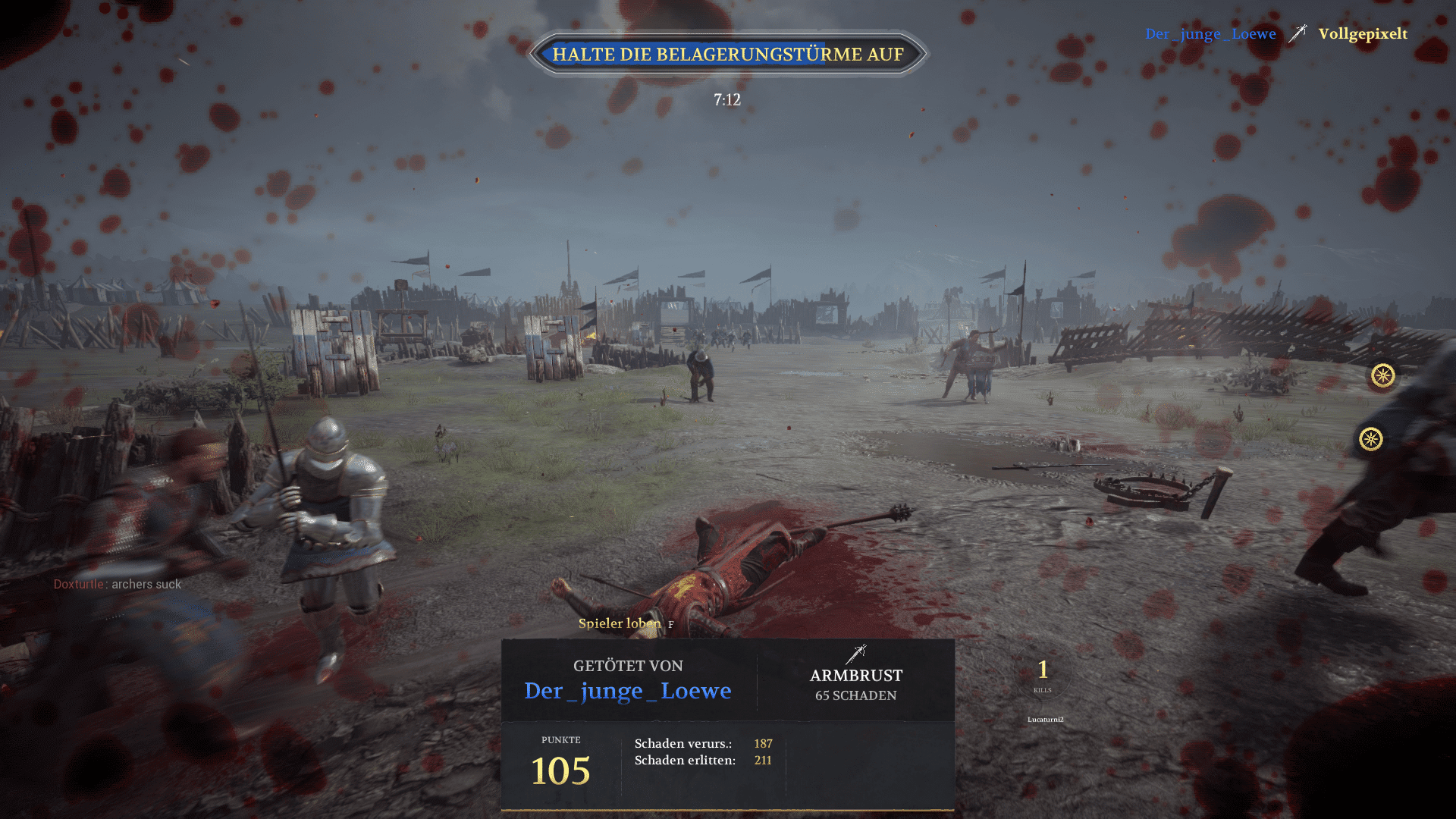The image size is (1456, 819).
Task: Open the Lucaturni2 player entry
Action: (x=1047, y=720)
